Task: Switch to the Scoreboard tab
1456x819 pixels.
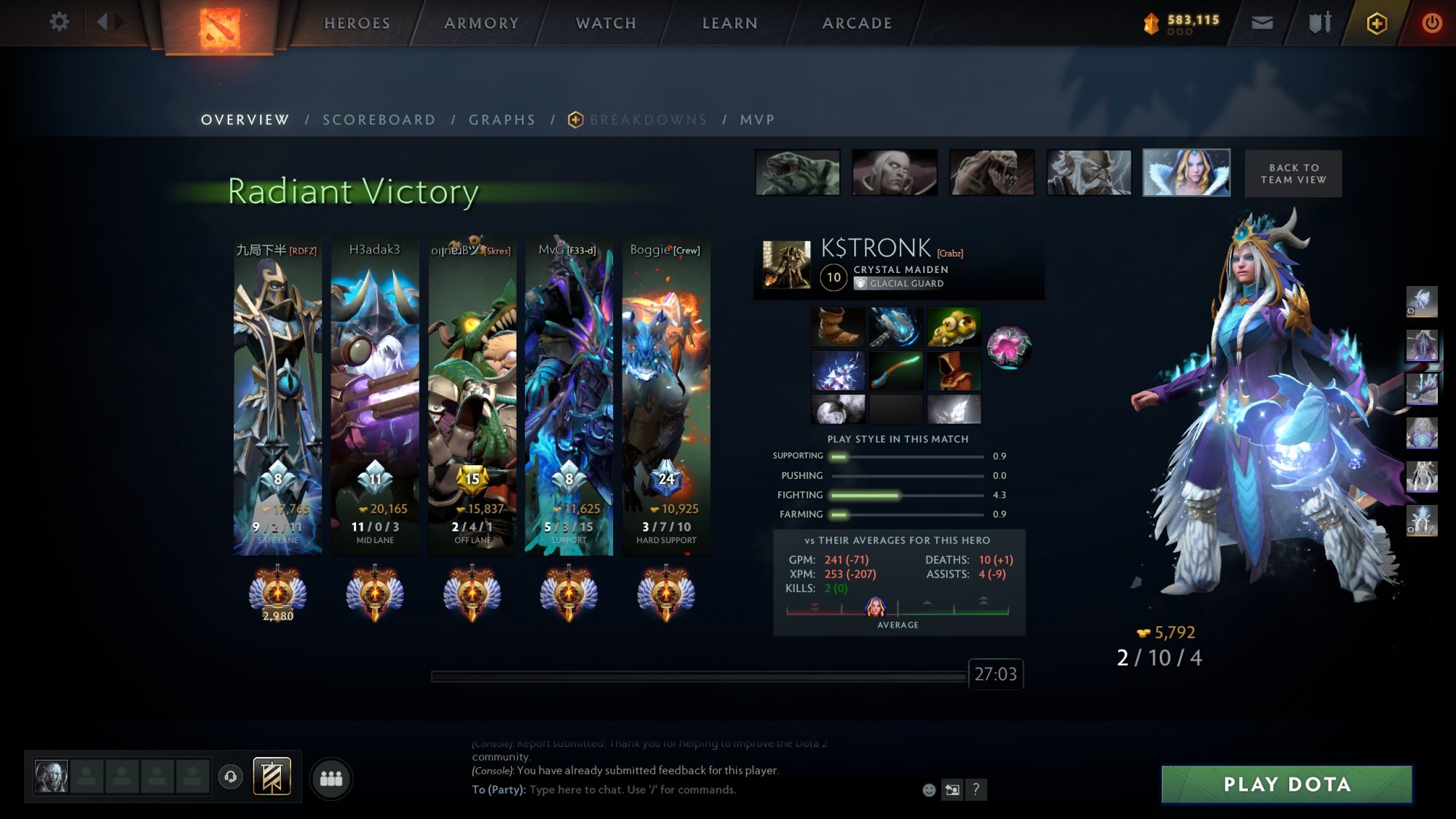Action: 379,120
